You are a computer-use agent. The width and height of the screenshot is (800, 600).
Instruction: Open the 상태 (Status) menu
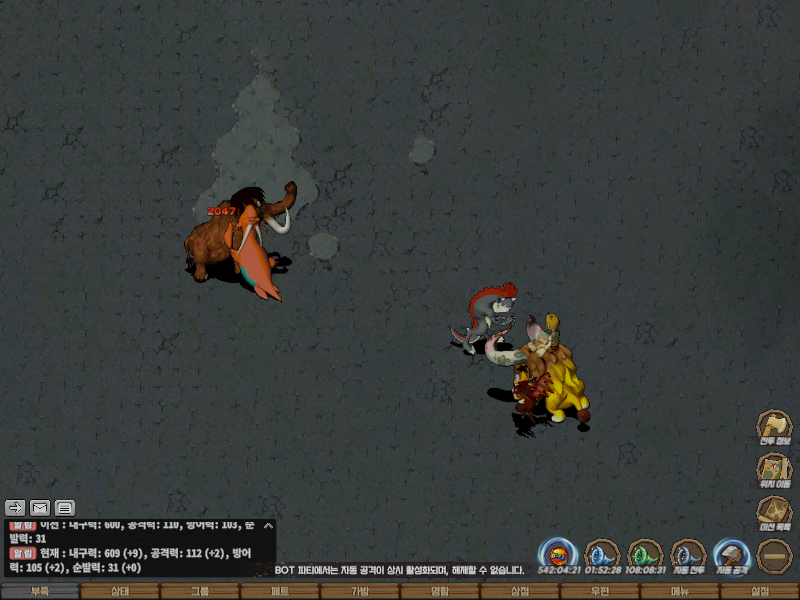point(120,592)
